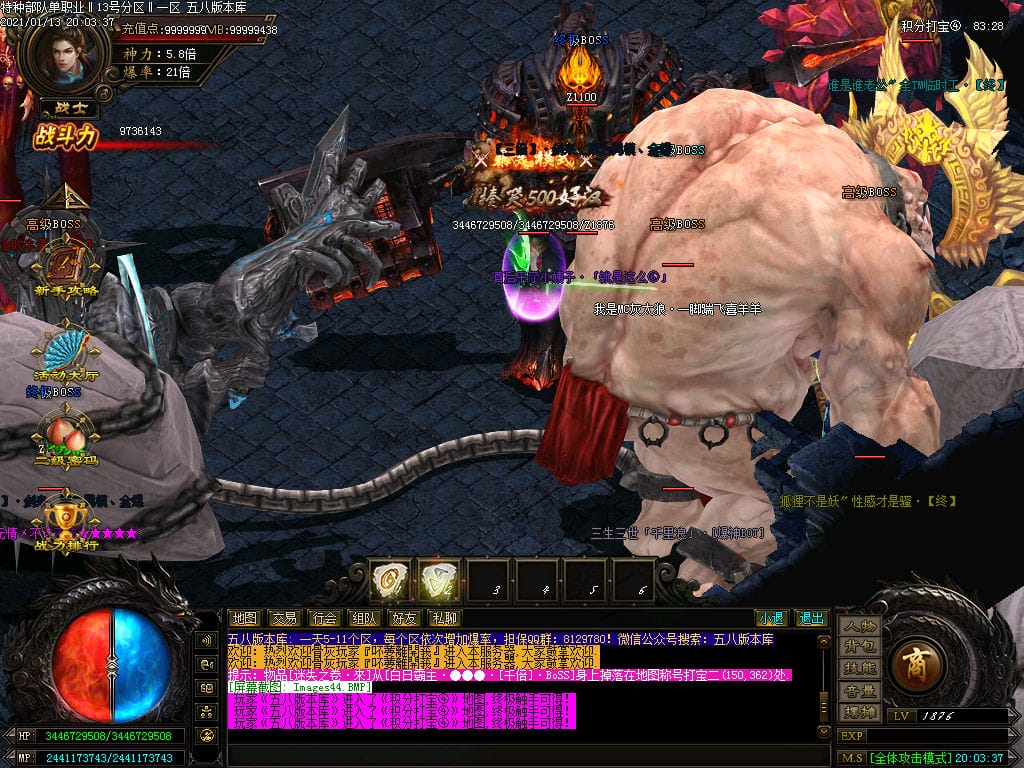This screenshot has height=768, width=1024.
Task: Open the 背包 bag inventory
Action: point(859,647)
